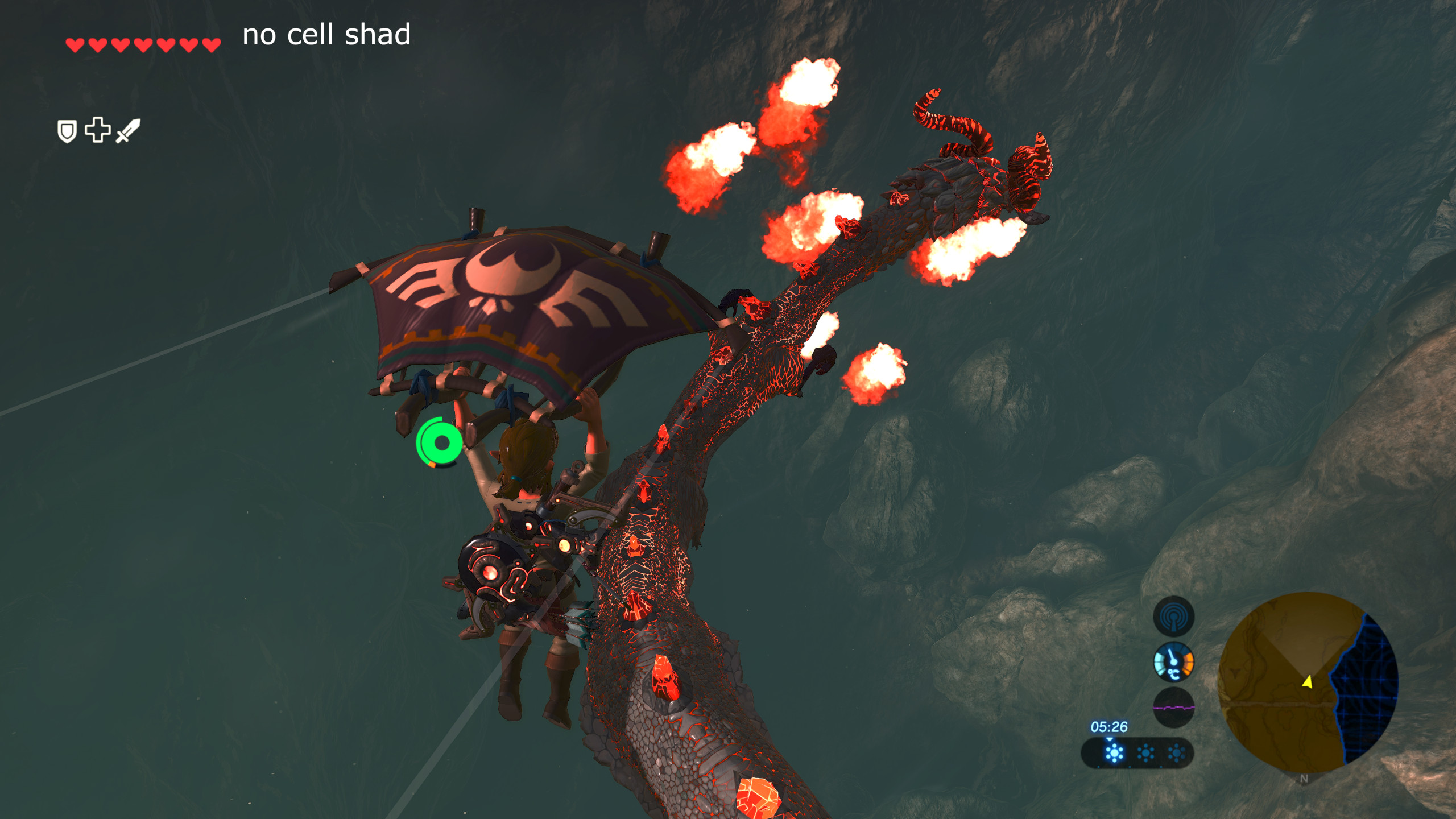This screenshot has width=1456, height=819.
Task: Pick the sword quick-select icon
Action: coord(128,131)
